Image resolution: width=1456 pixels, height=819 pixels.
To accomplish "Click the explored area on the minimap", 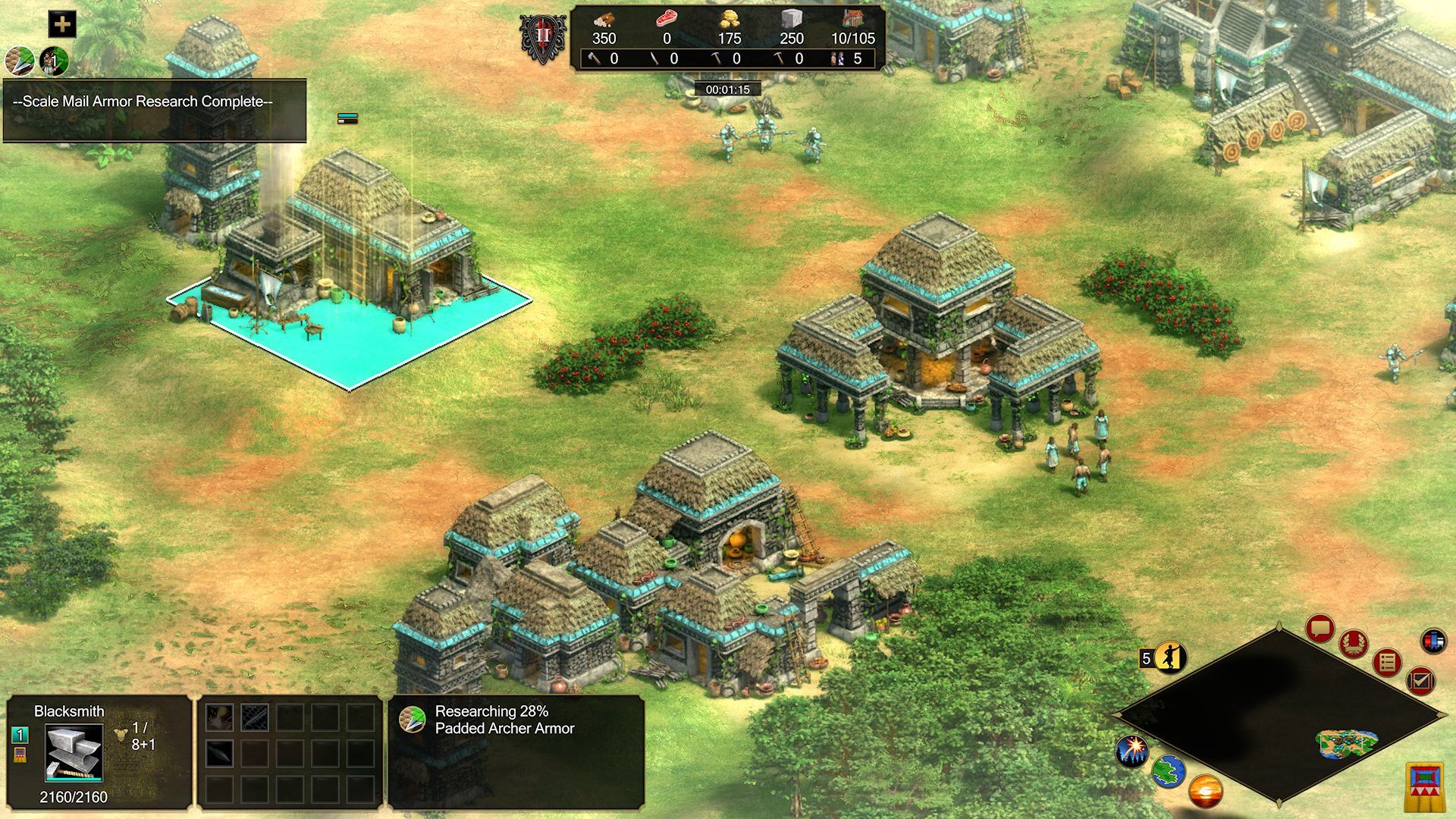I will pyautogui.click(x=1348, y=745).
